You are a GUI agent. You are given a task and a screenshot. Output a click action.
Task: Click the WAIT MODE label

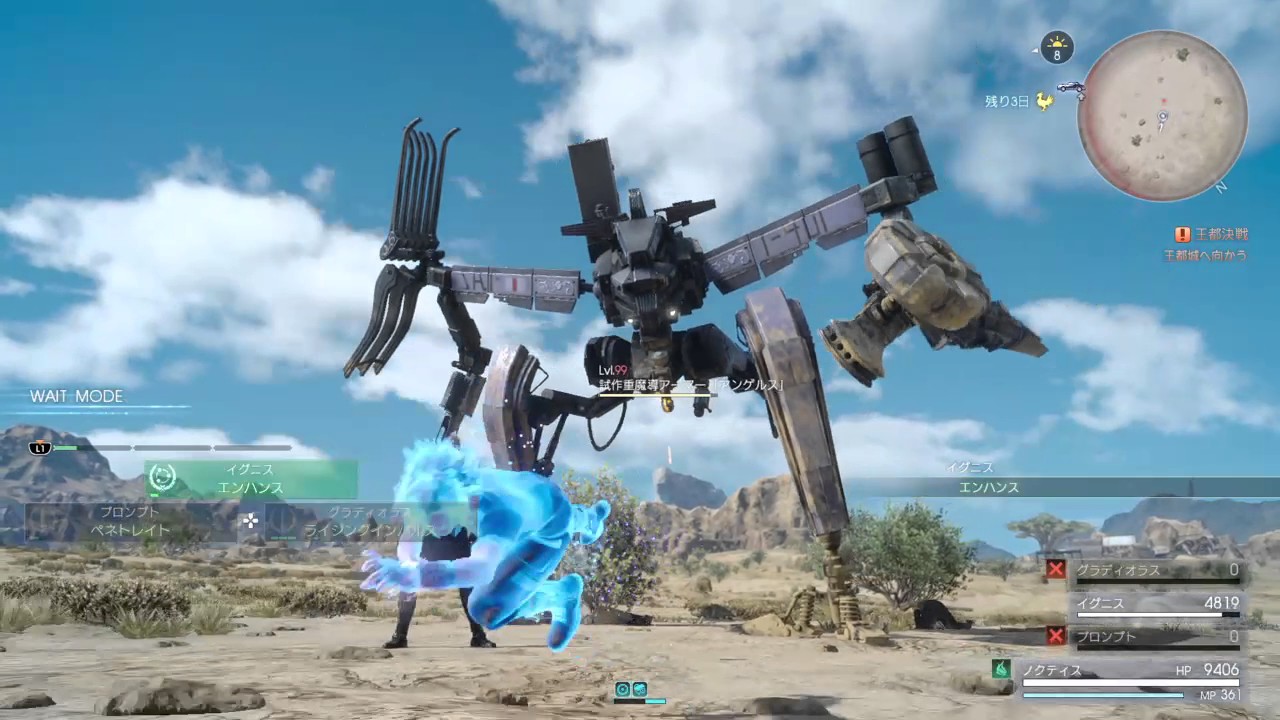point(76,396)
